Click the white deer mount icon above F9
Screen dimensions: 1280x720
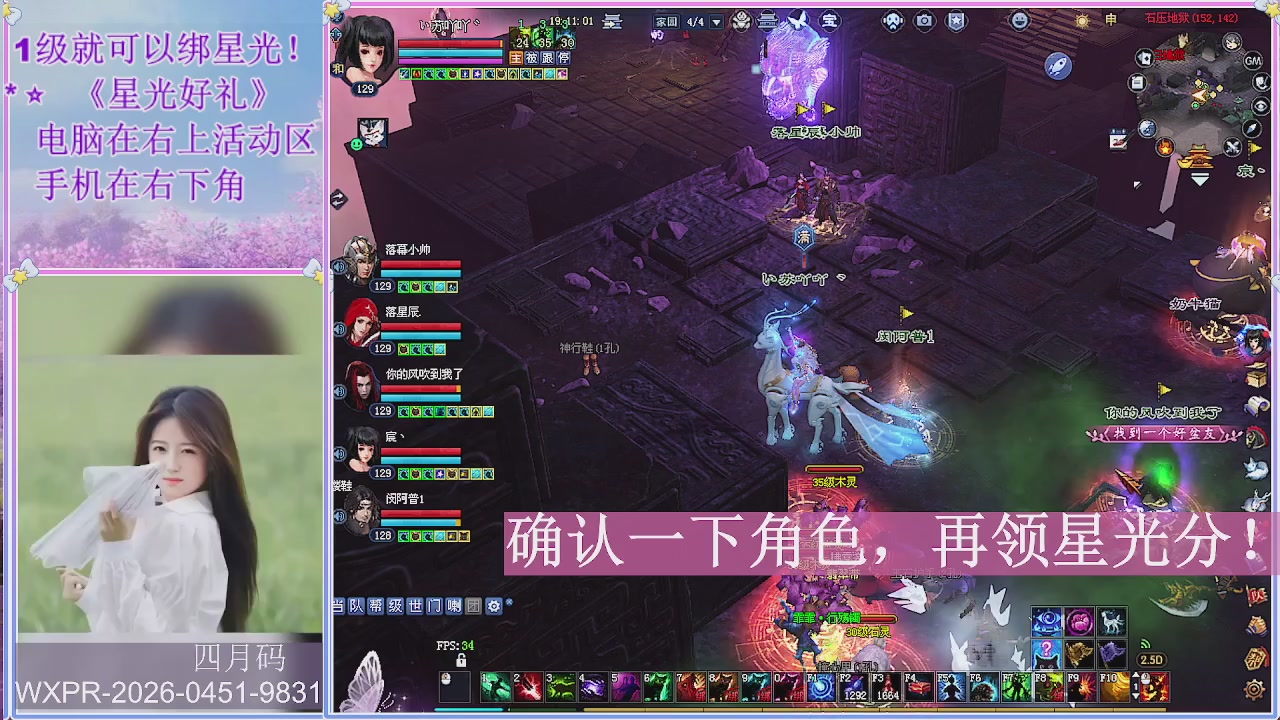1112,623
